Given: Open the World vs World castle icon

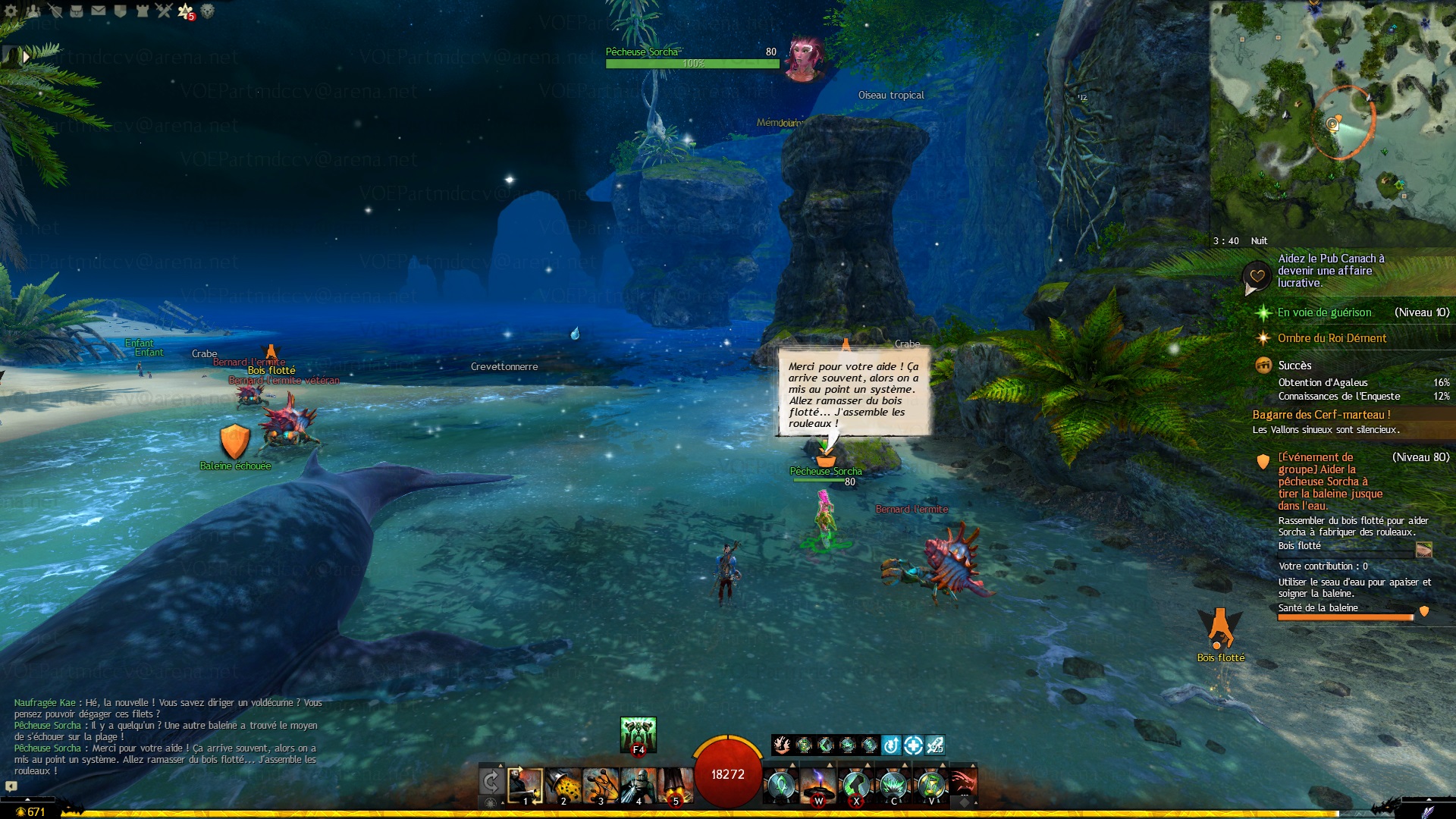Looking at the screenshot, I should coord(142,11).
